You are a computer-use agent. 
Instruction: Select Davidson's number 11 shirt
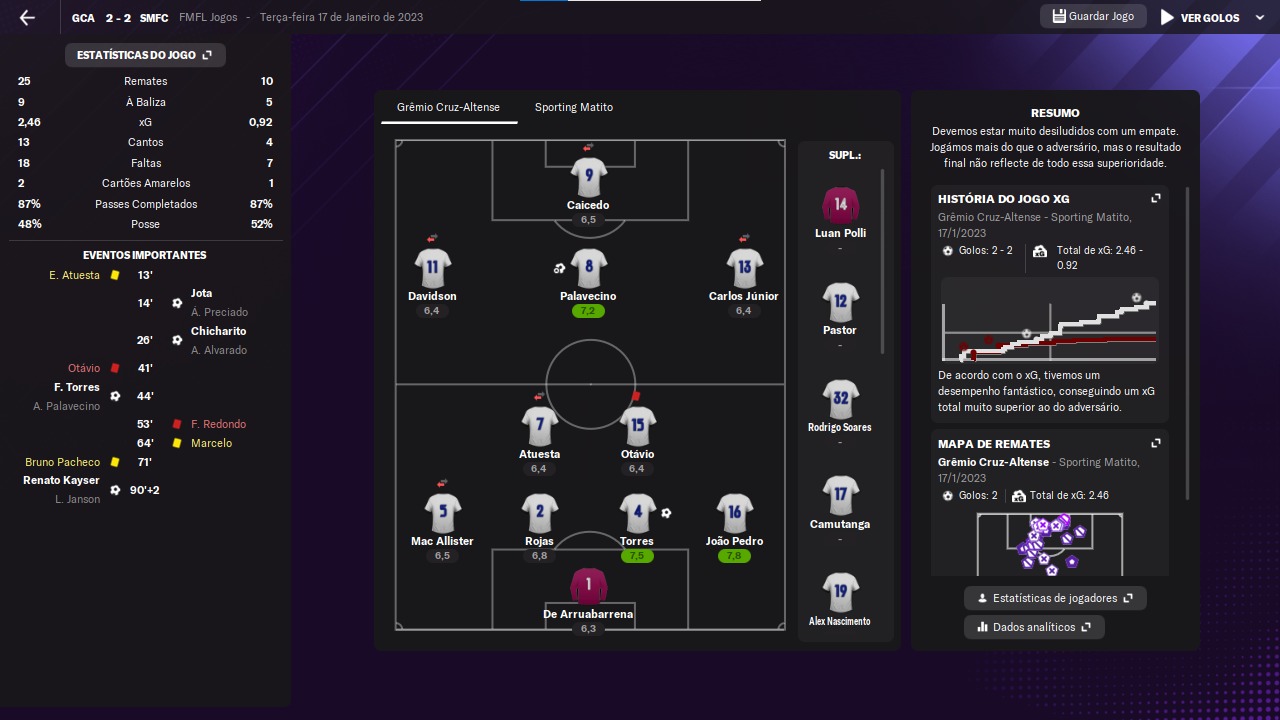pyautogui.click(x=432, y=268)
